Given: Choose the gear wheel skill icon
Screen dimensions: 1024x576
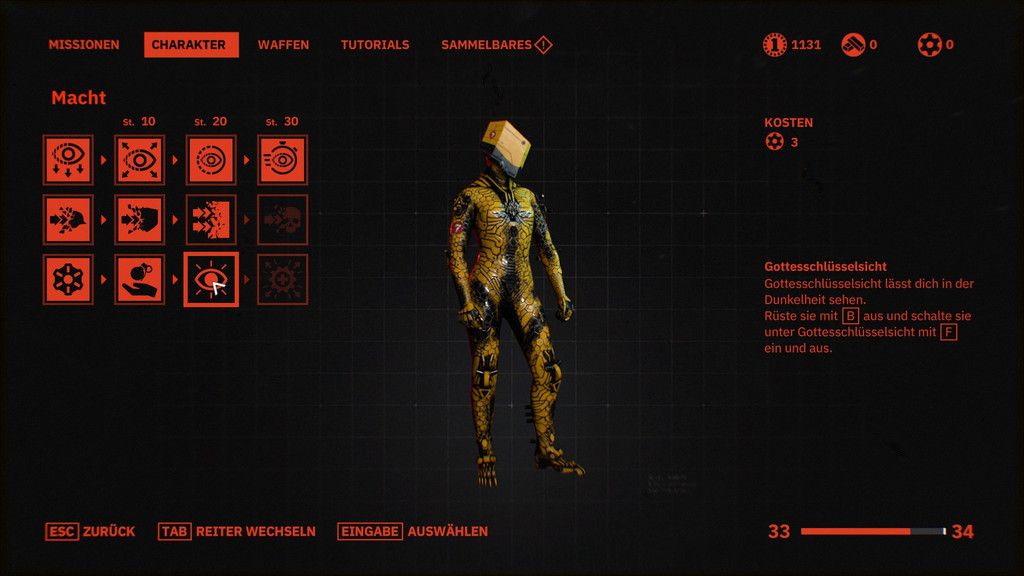Looking at the screenshot, I should pyautogui.click(x=68, y=279).
